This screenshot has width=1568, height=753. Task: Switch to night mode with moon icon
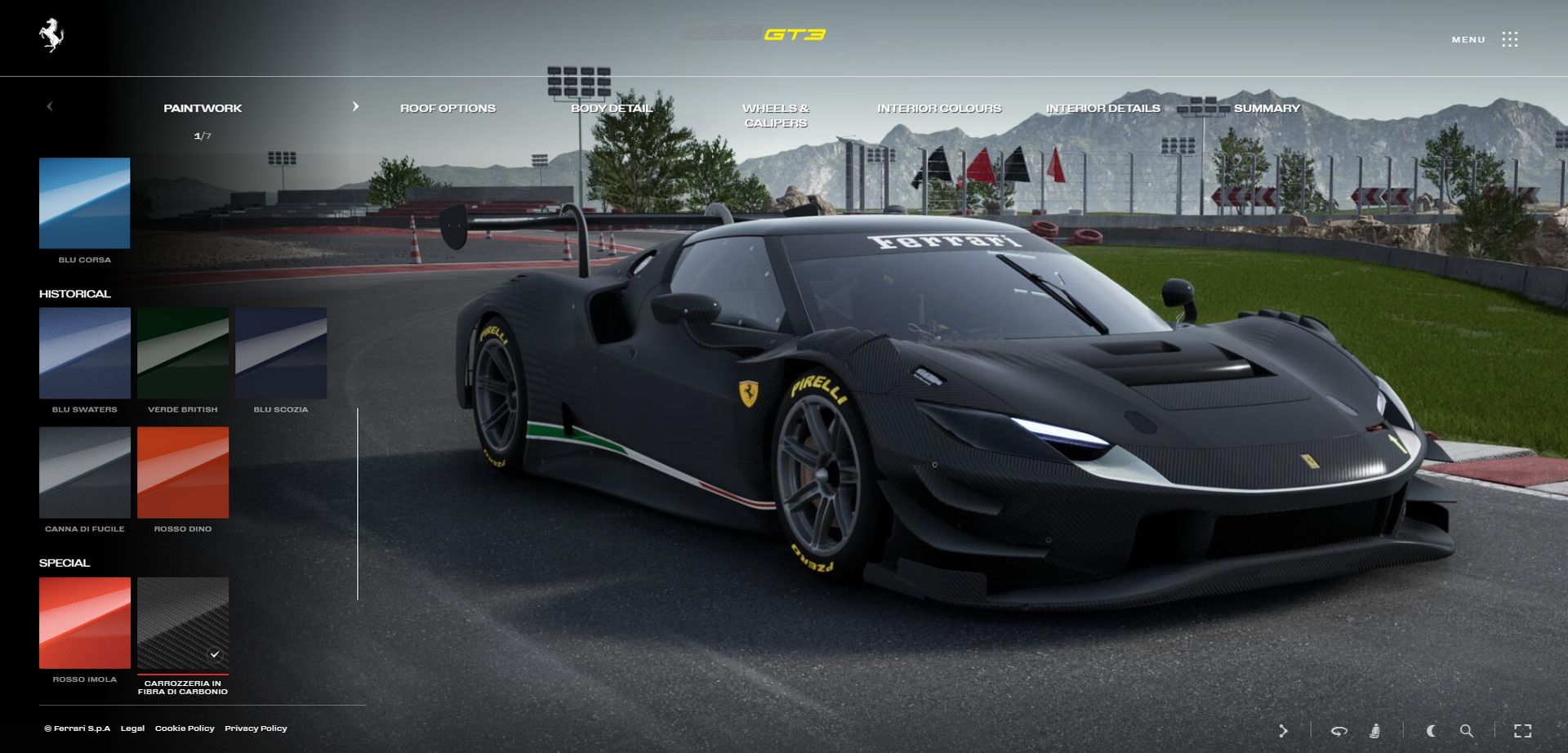tap(1431, 731)
